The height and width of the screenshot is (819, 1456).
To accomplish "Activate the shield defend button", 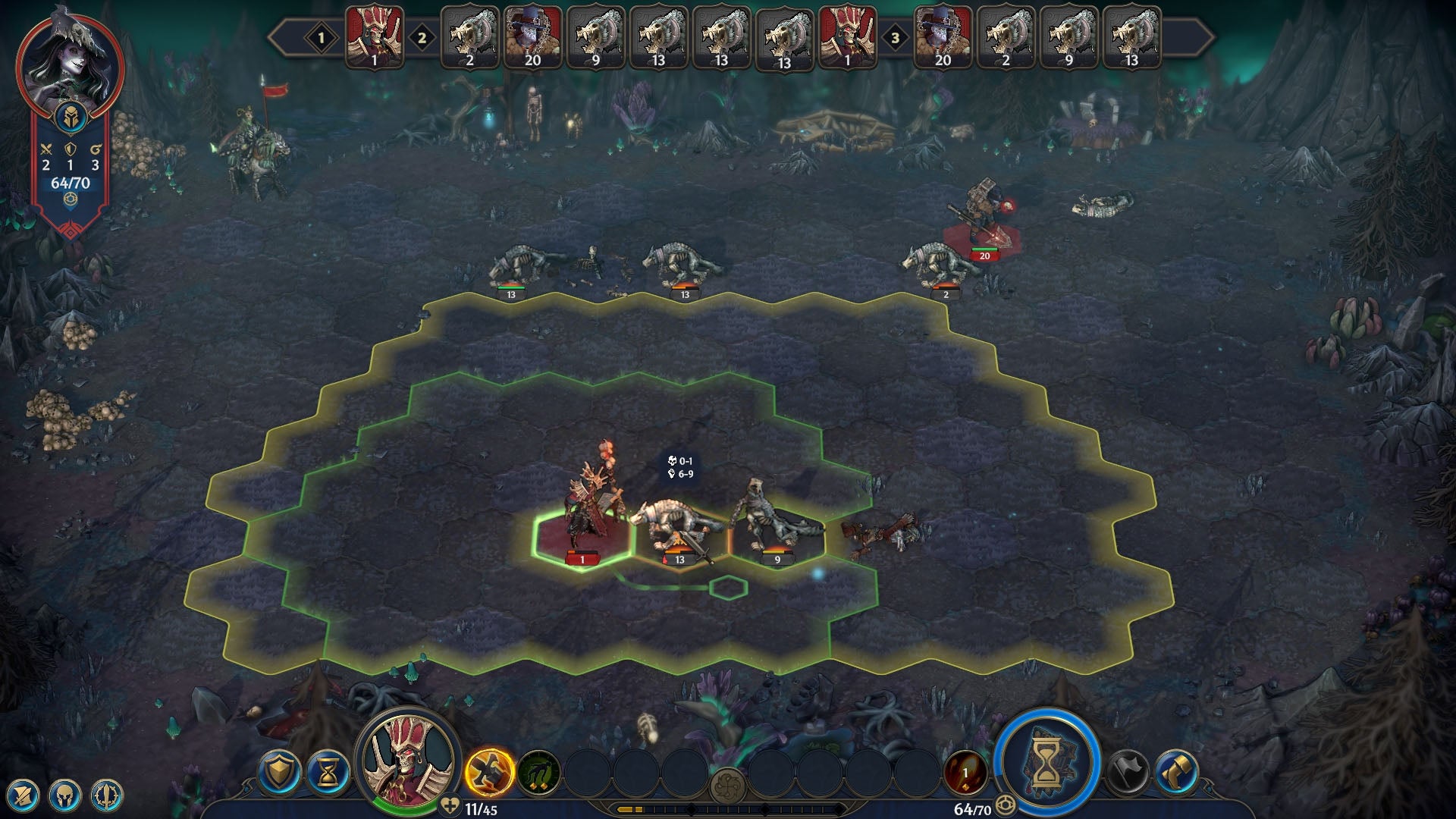I will click(x=279, y=773).
